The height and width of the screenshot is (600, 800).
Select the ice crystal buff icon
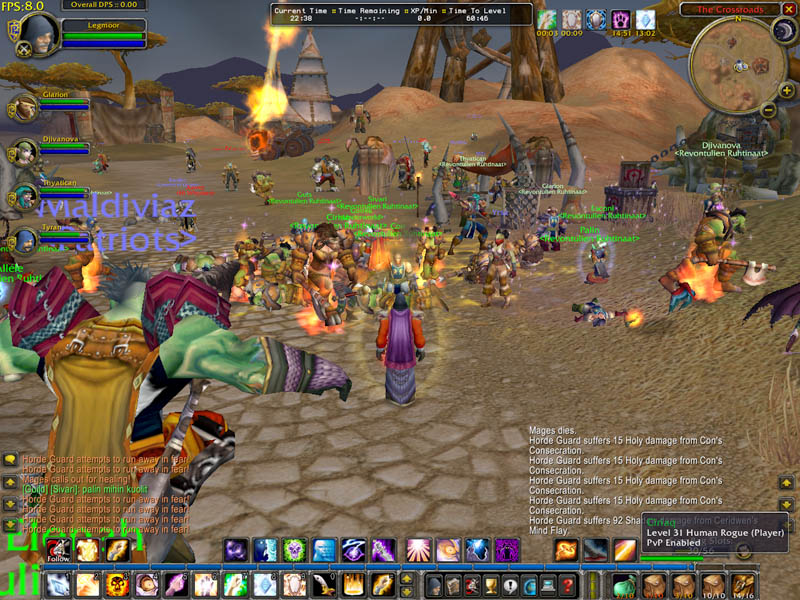(645, 19)
